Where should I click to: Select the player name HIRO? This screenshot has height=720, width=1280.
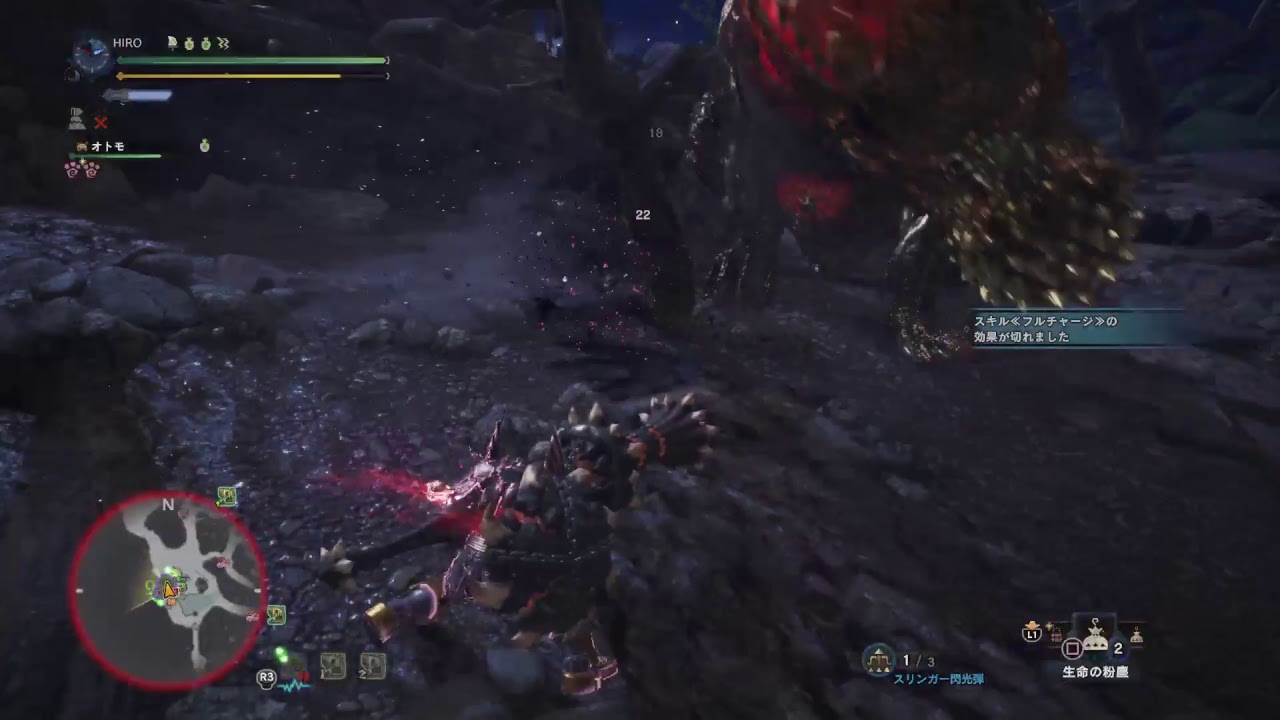click(x=127, y=43)
